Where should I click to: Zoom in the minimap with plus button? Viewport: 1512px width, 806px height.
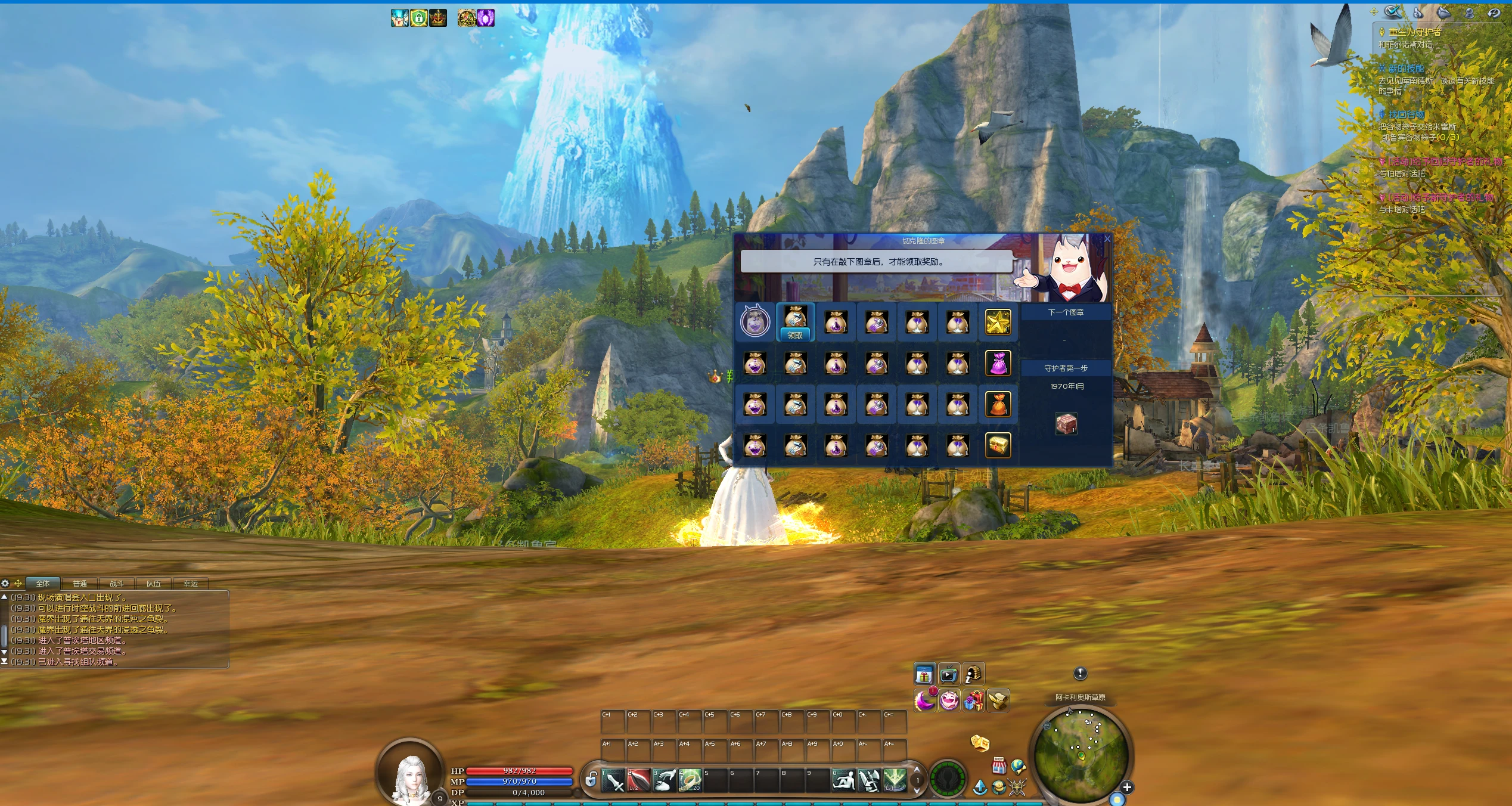1126,788
